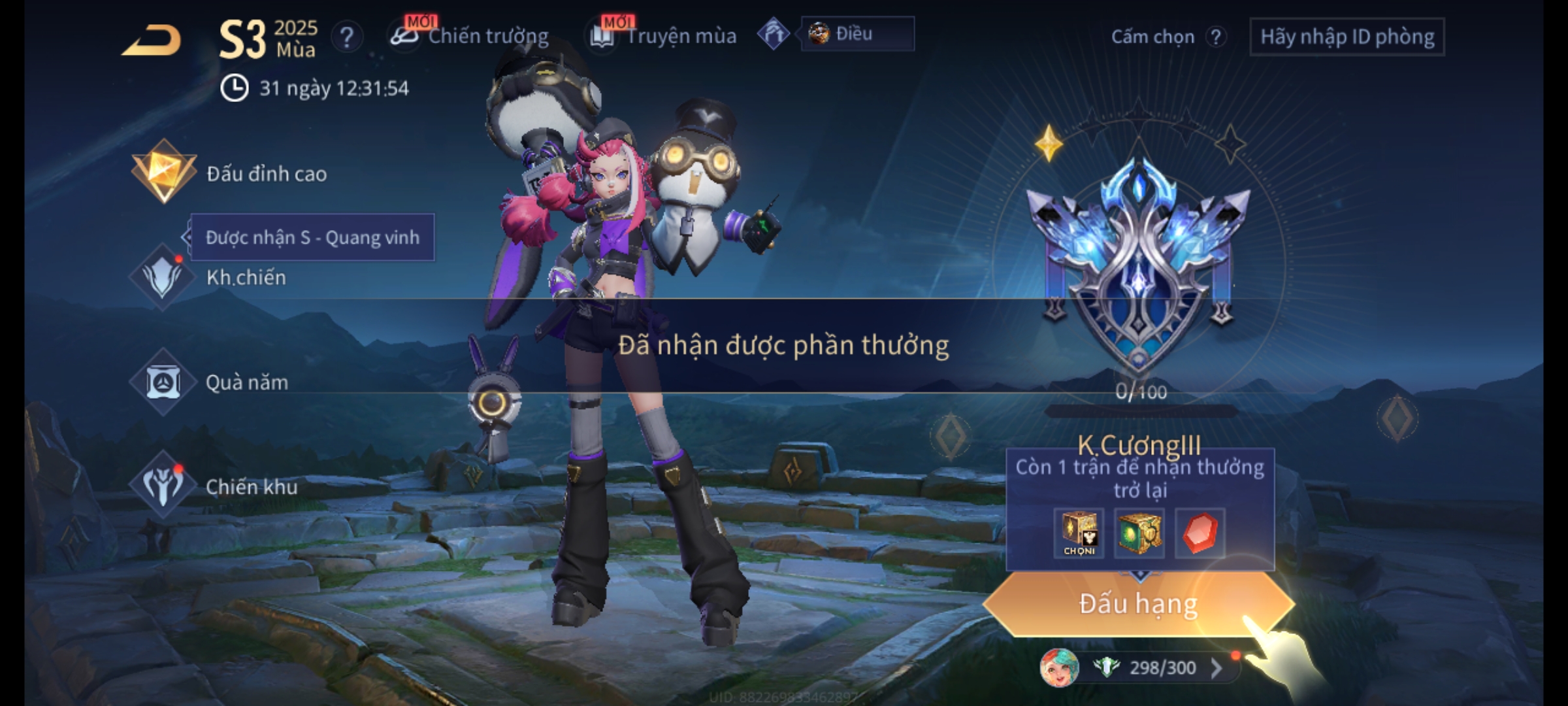1568x706 pixels.
Task: Open the season S3 help question mark
Action: click(347, 37)
